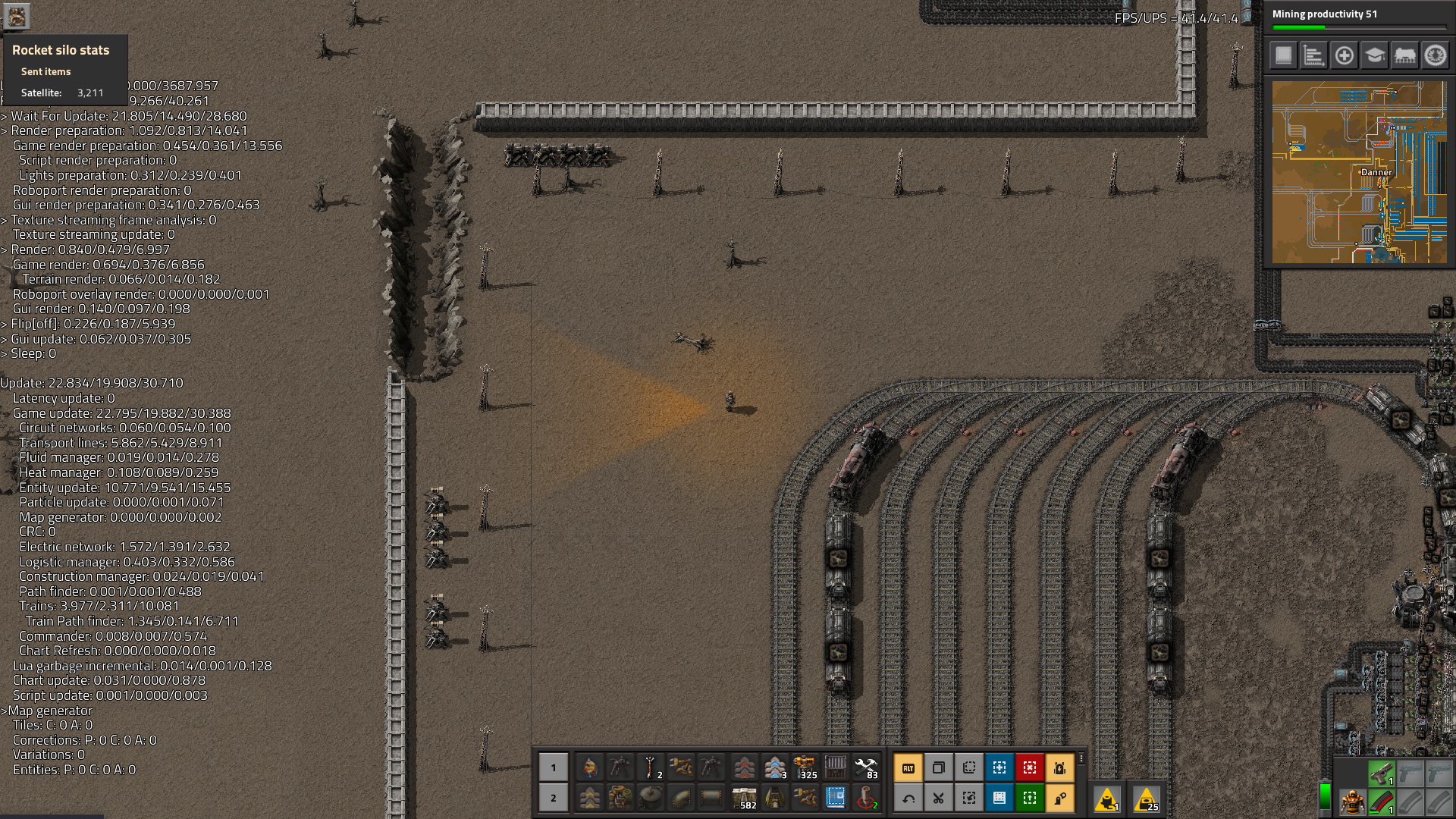The height and width of the screenshot is (819, 1456).
Task: Open the technology research graduation cap button
Action: coord(1374,55)
